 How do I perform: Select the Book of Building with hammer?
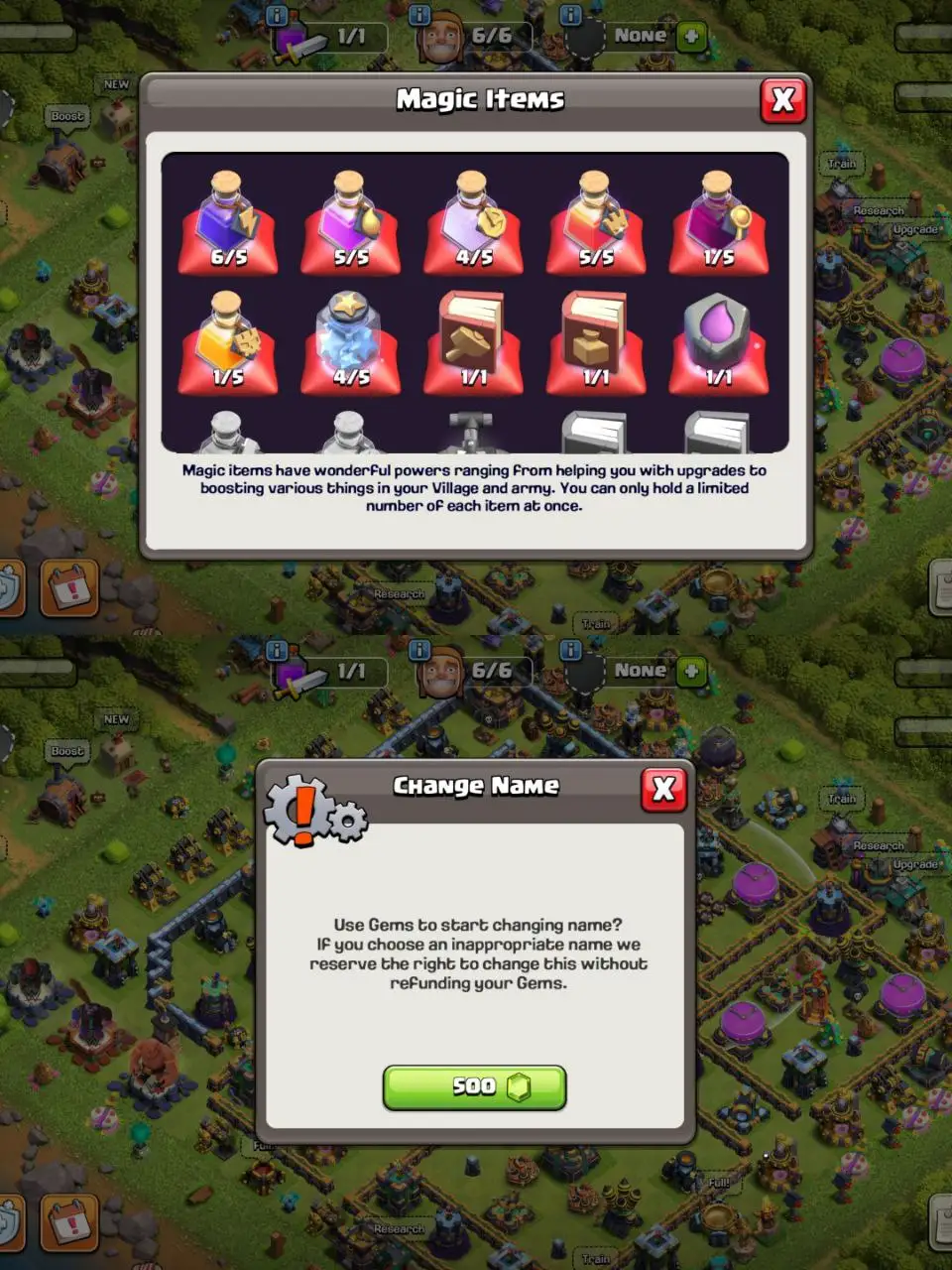pyautogui.click(x=474, y=342)
